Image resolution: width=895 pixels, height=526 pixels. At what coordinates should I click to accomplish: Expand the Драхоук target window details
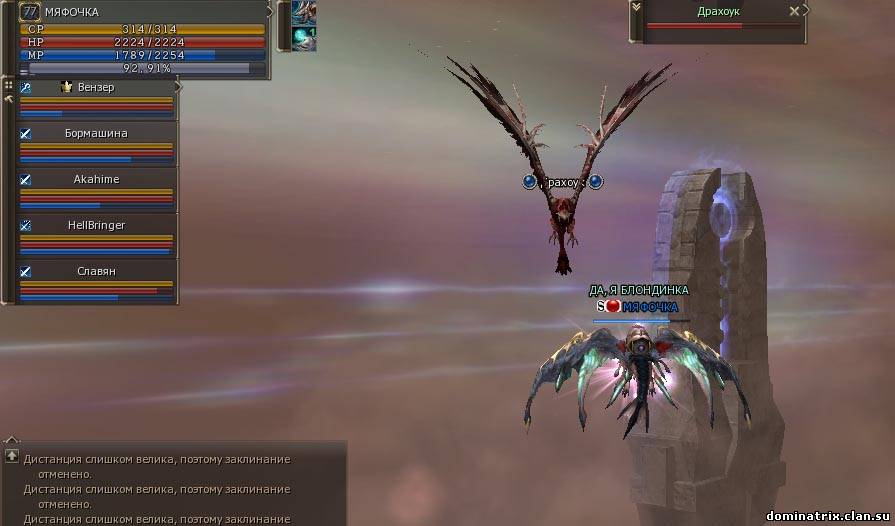point(634,8)
